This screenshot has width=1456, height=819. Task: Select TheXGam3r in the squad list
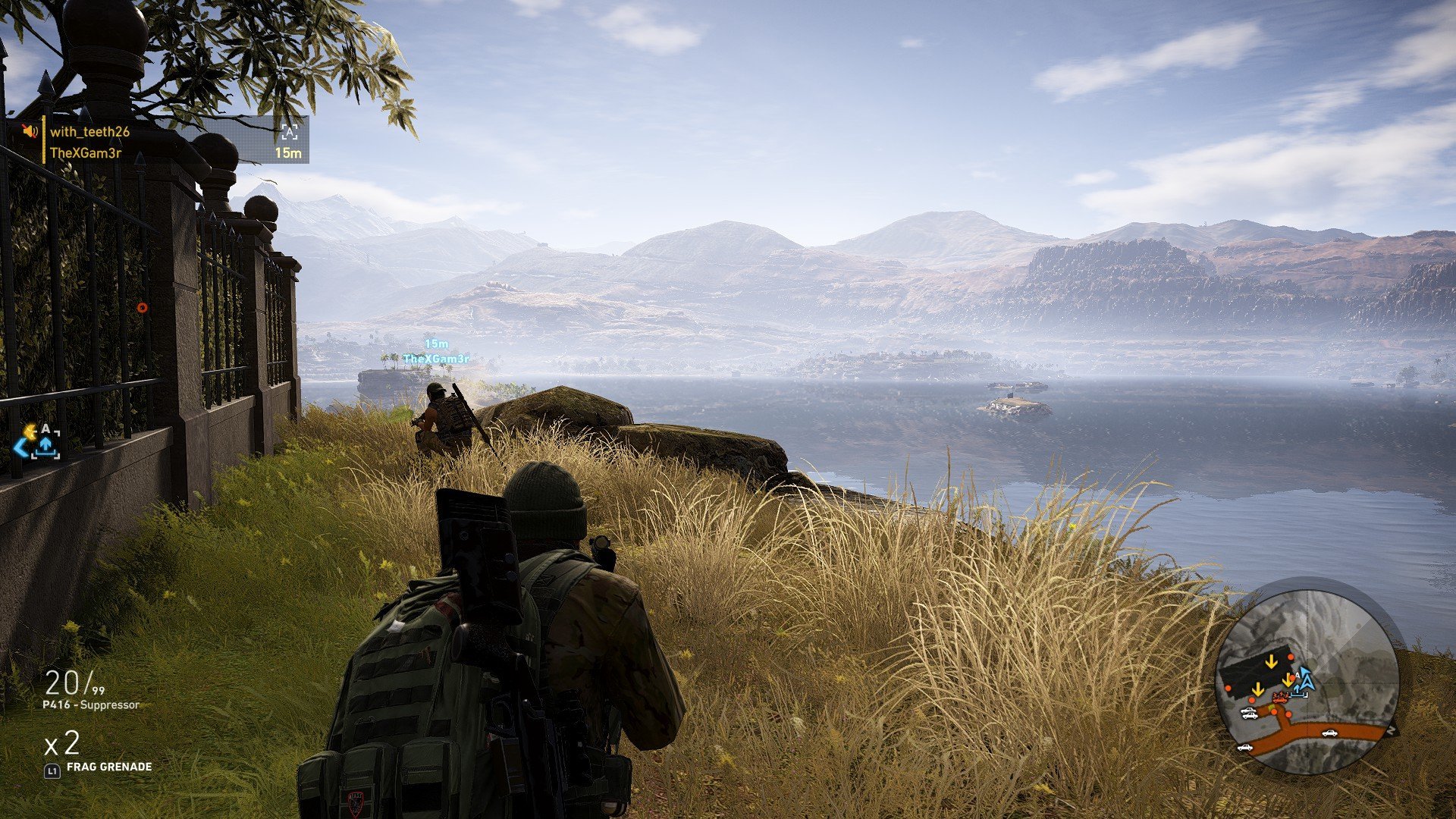click(x=86, y=153)
